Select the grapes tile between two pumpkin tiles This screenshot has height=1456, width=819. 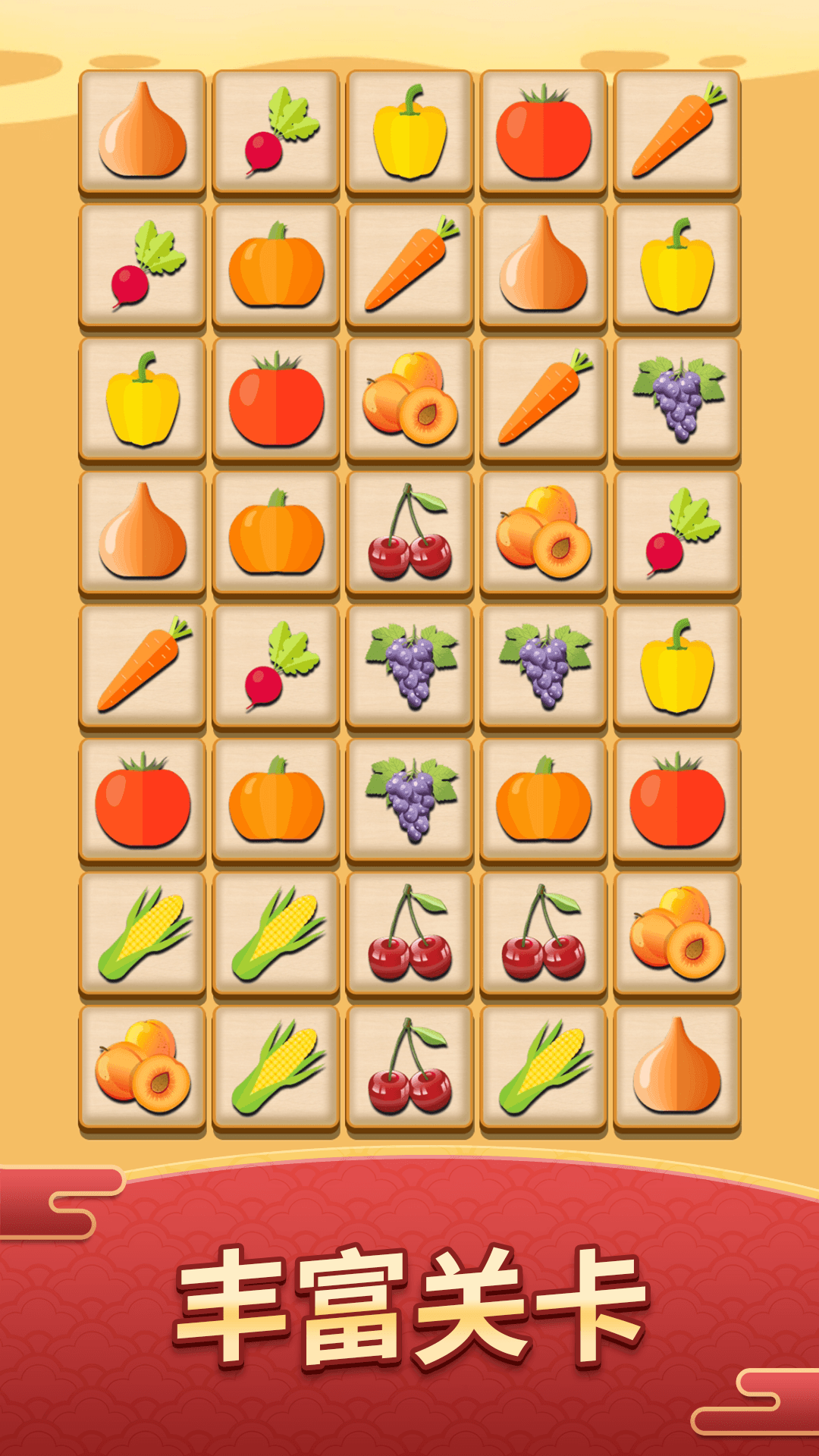click(x=410, y=800)
